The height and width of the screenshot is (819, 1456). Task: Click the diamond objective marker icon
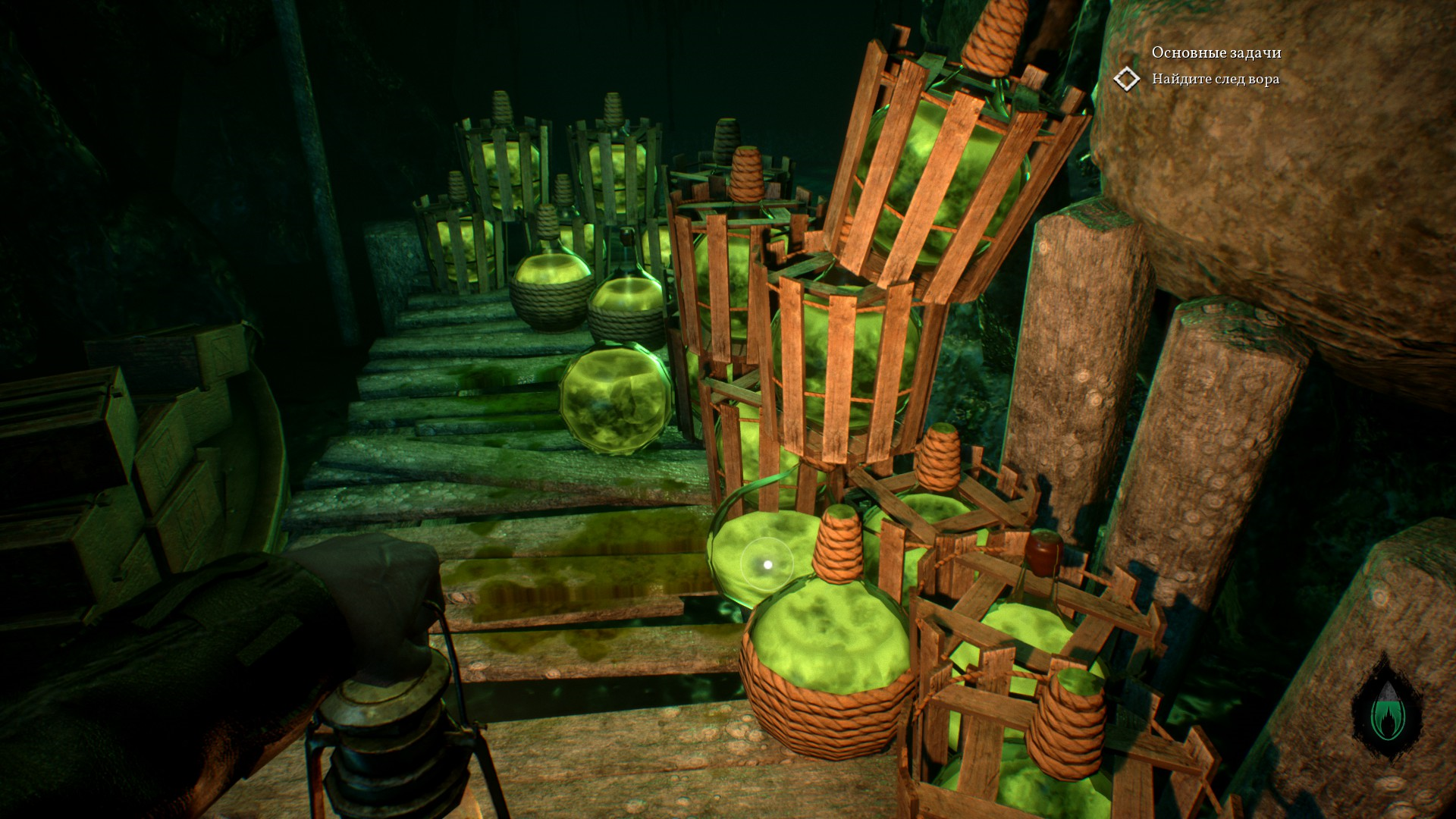pyautogui.click(x=1127, y=79)
